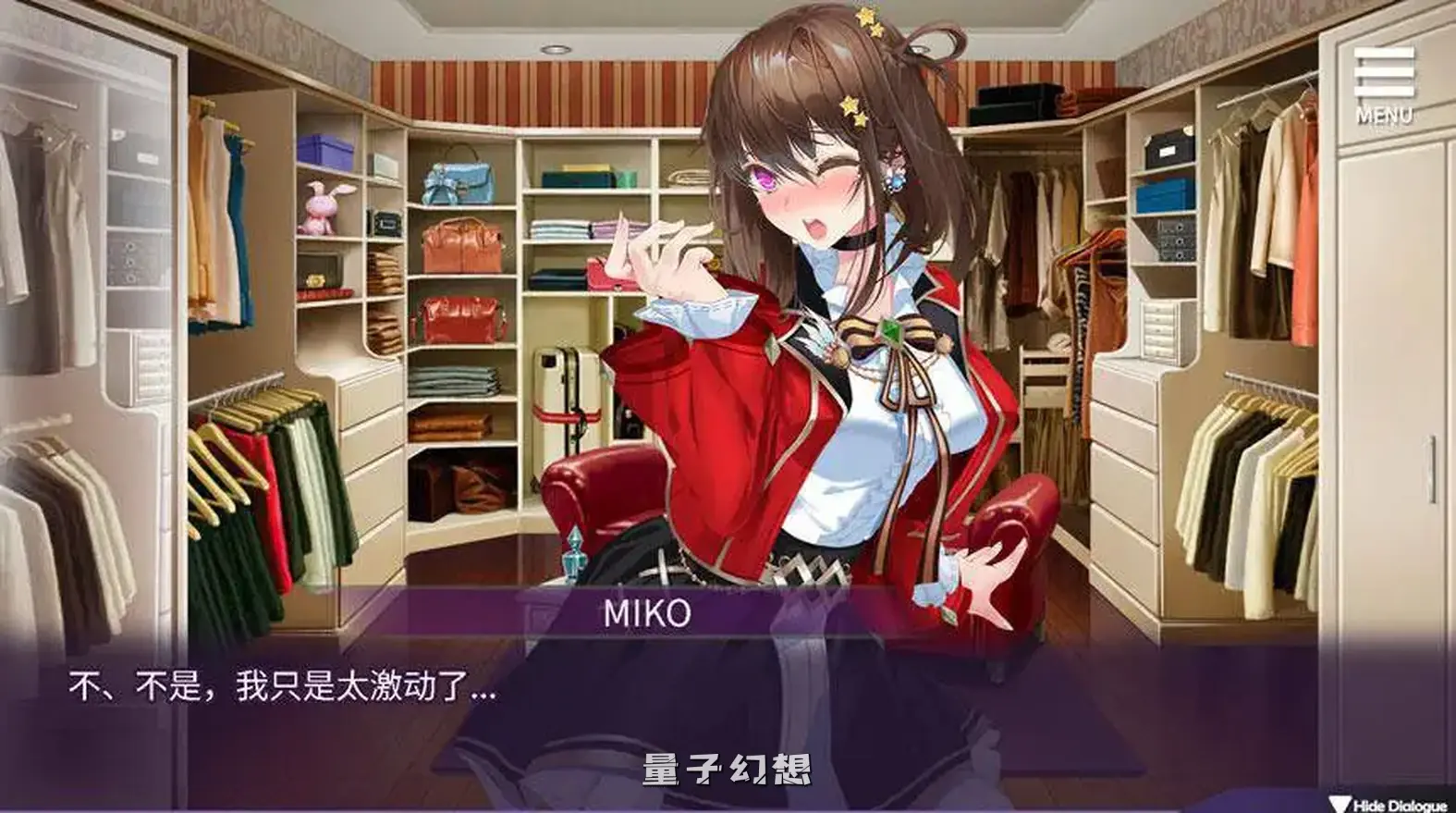Enable dialogue hiding with the bottom-right control
The image size is (1456, 813).
pyautogui.click(x=1387, y=804)
